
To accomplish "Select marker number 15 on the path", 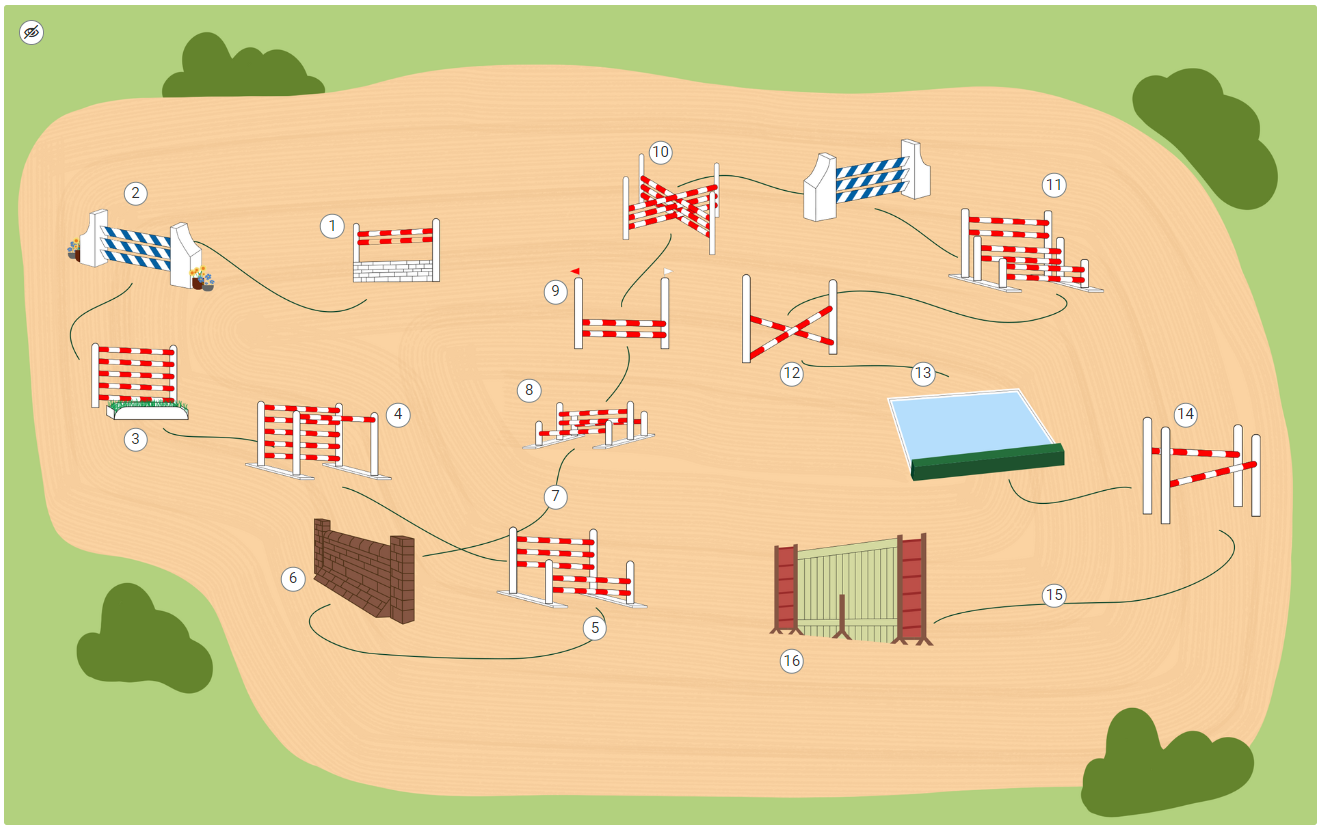I will (1054, 596).
